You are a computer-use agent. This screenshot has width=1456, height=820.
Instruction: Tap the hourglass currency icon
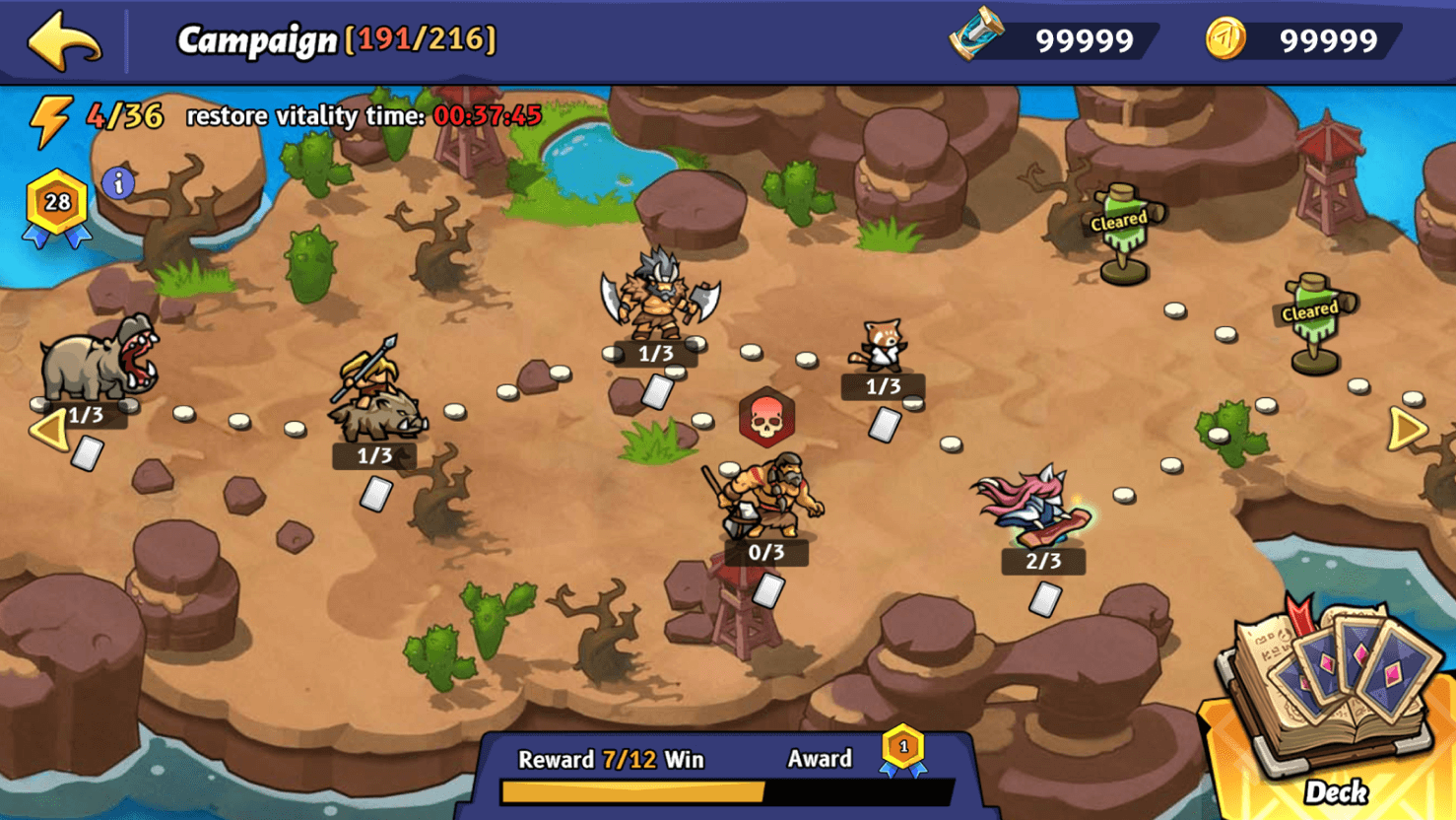tap(977, 35)
